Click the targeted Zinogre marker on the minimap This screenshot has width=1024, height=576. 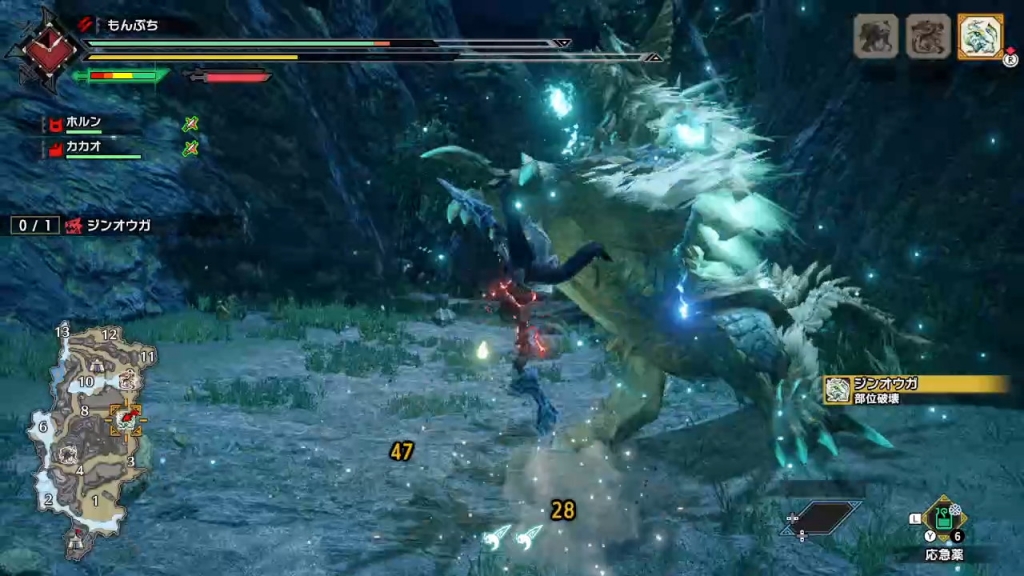click(x=128, y=418)
